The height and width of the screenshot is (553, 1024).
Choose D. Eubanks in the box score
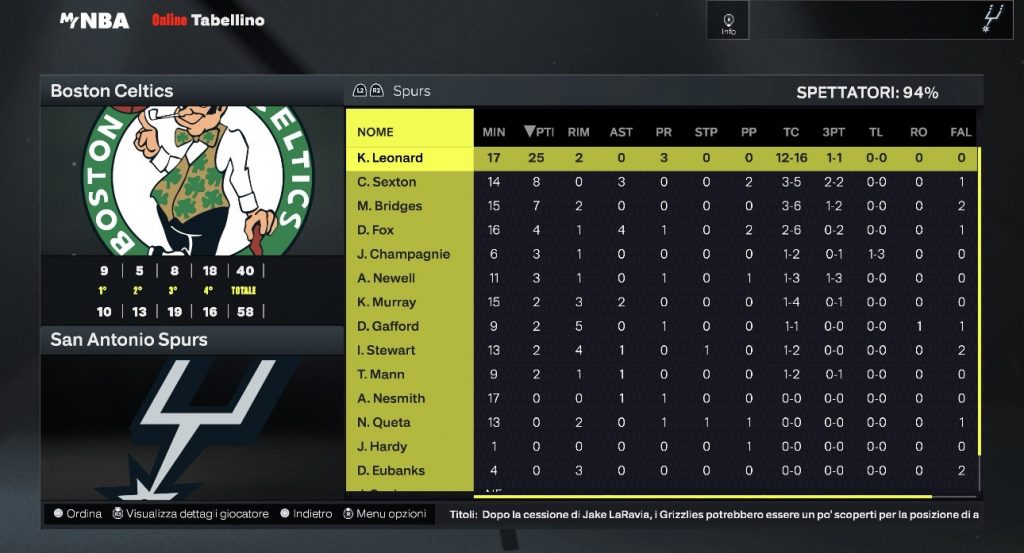pyautogui.click(x=391, y=470)
